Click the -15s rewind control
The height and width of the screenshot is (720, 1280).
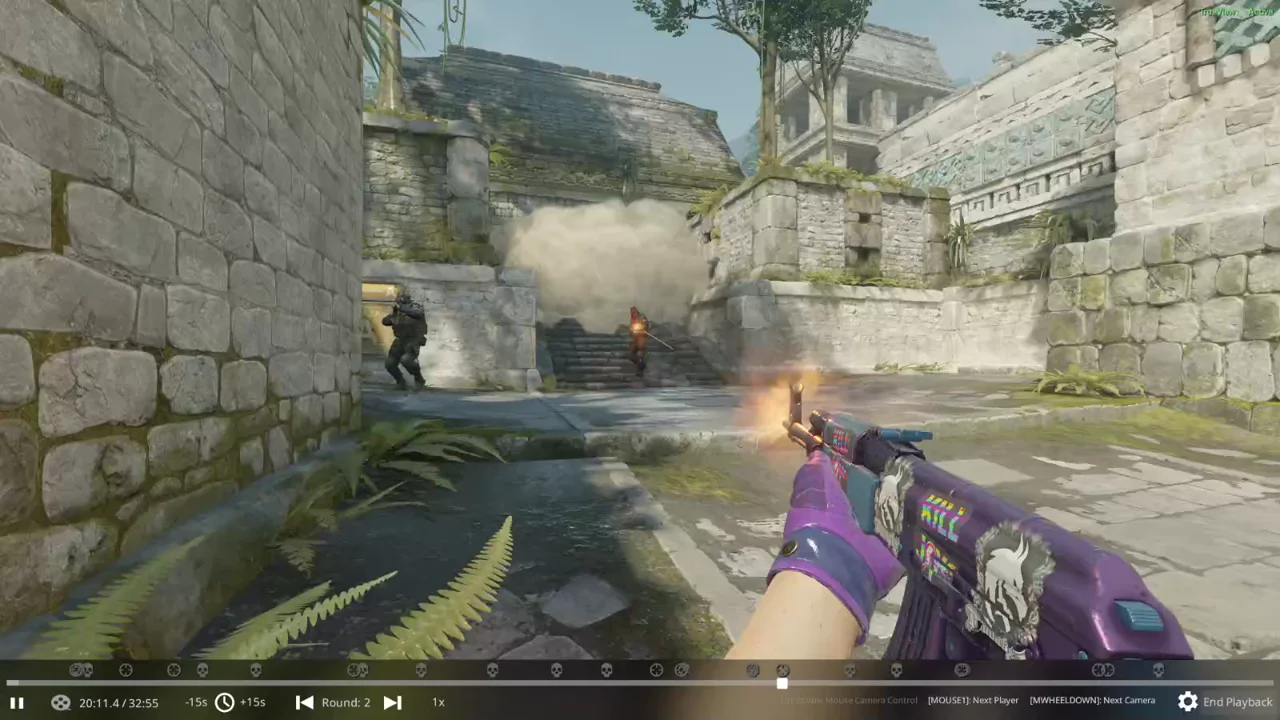tap(196, 702)
